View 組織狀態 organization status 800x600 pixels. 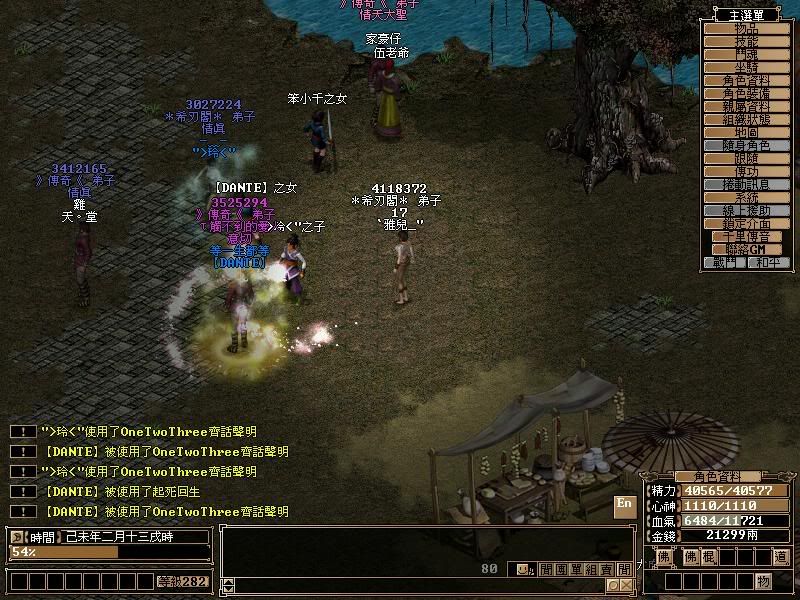[x=747, y=119]
